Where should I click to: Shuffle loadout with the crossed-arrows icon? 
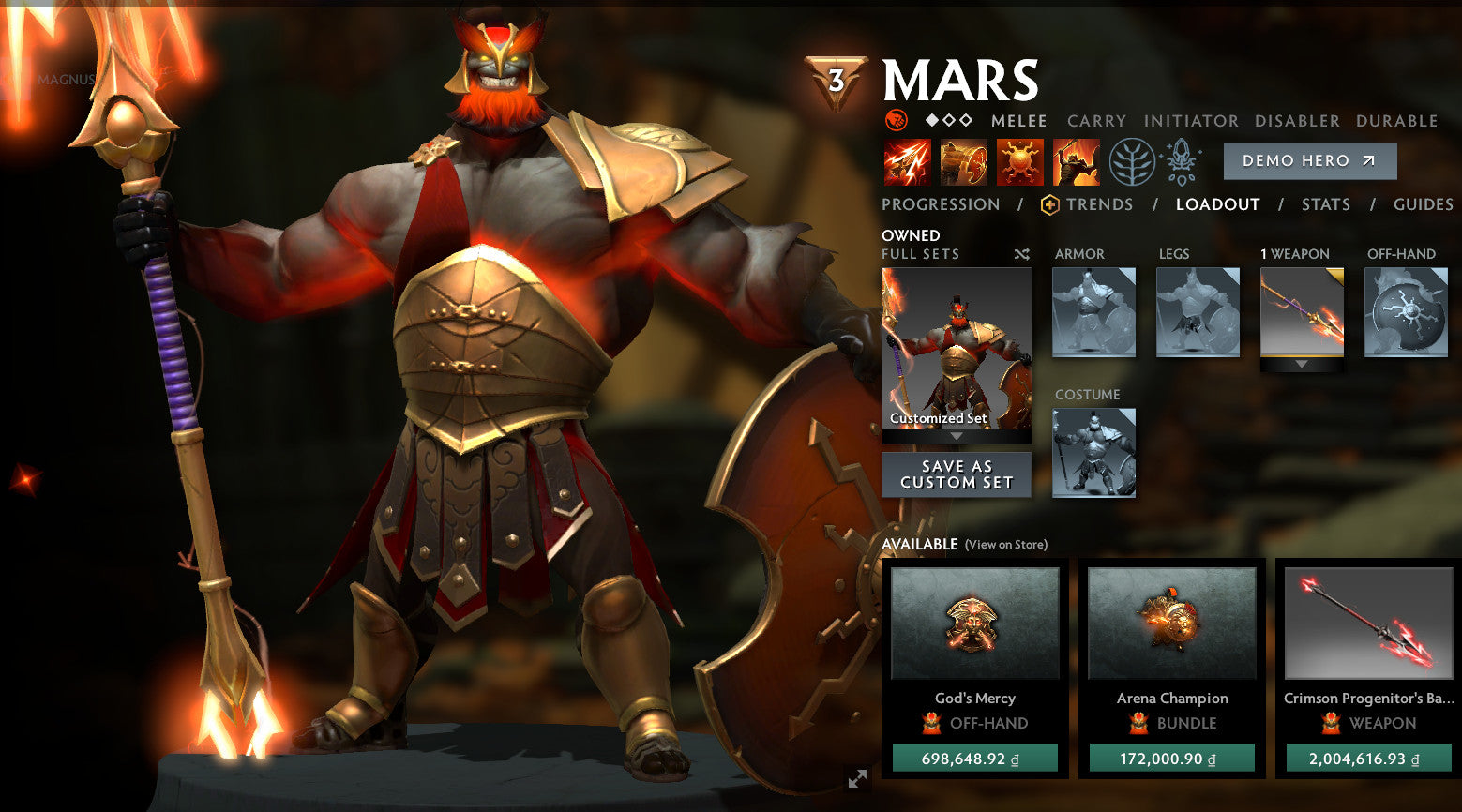1021,254
